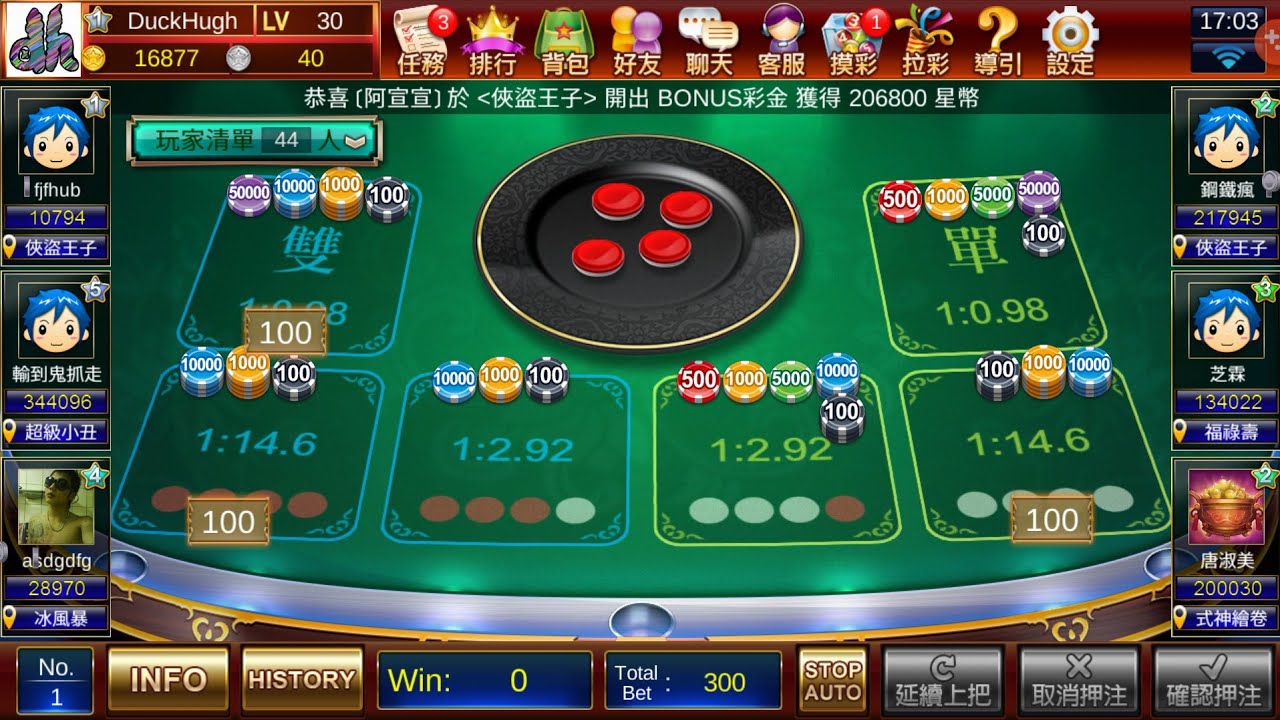Open the 背包 backpack

pyautogui.click(x=564, y=41)
